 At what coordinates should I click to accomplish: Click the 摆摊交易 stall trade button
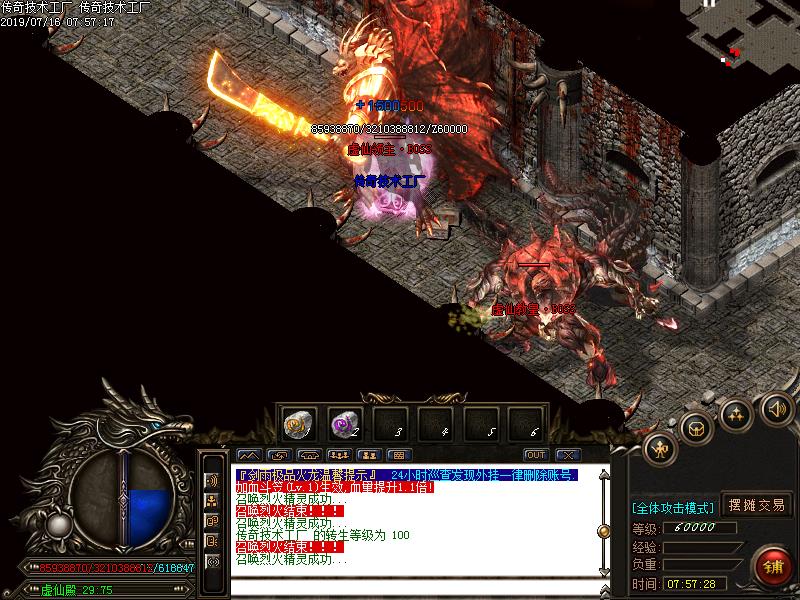pos(757,505)
